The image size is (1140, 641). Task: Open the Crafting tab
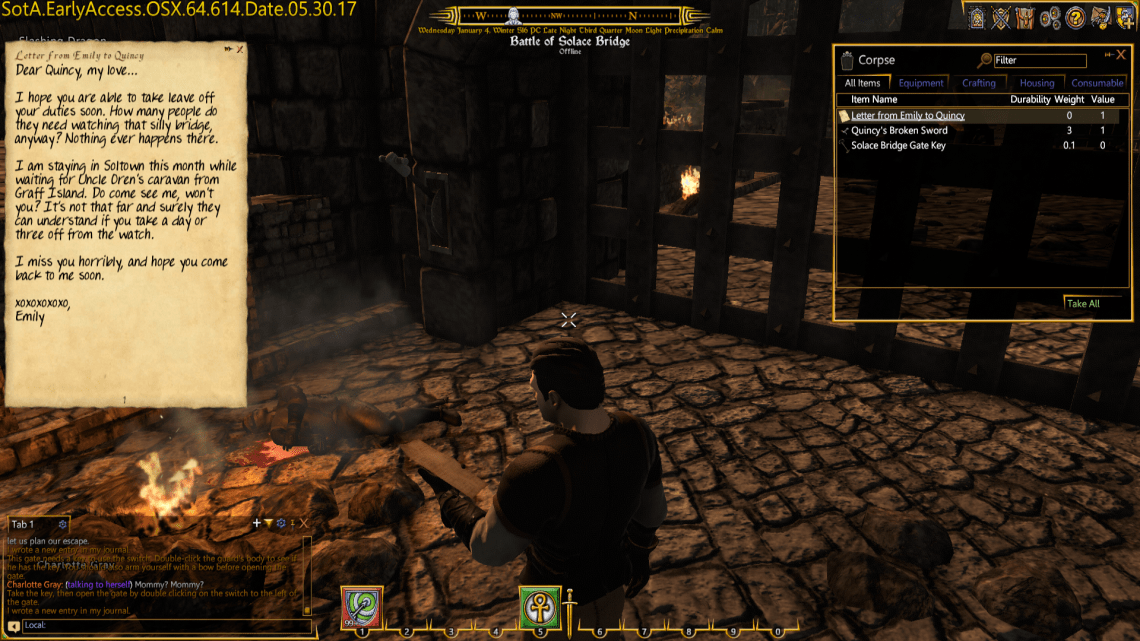click(979, 84)
